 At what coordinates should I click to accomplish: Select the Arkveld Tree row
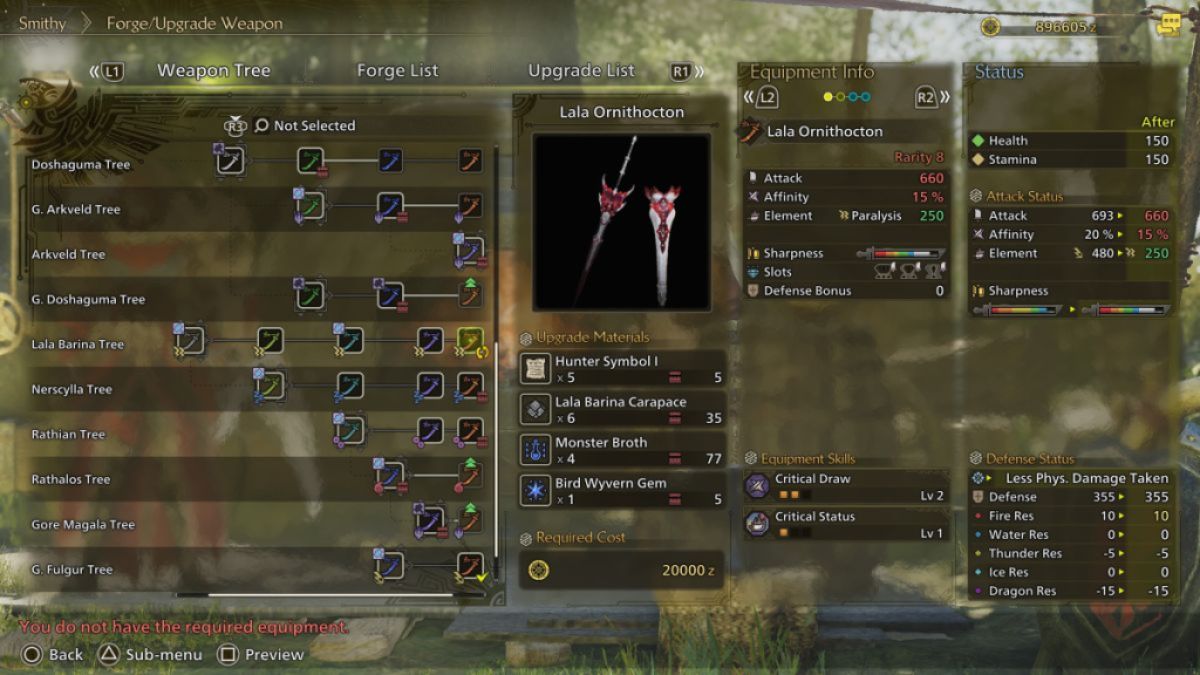coord(68,254)
